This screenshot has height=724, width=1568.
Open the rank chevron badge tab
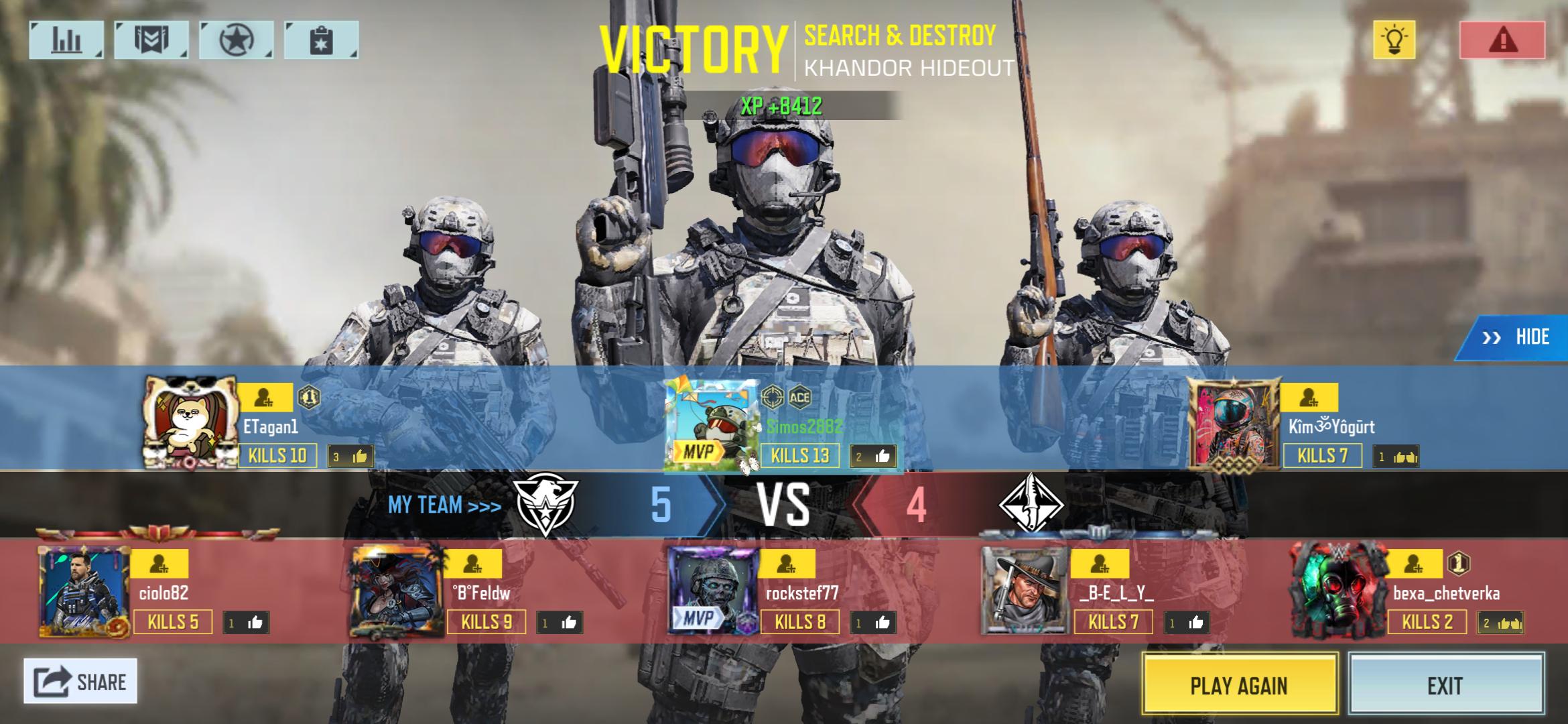point(151,40)
